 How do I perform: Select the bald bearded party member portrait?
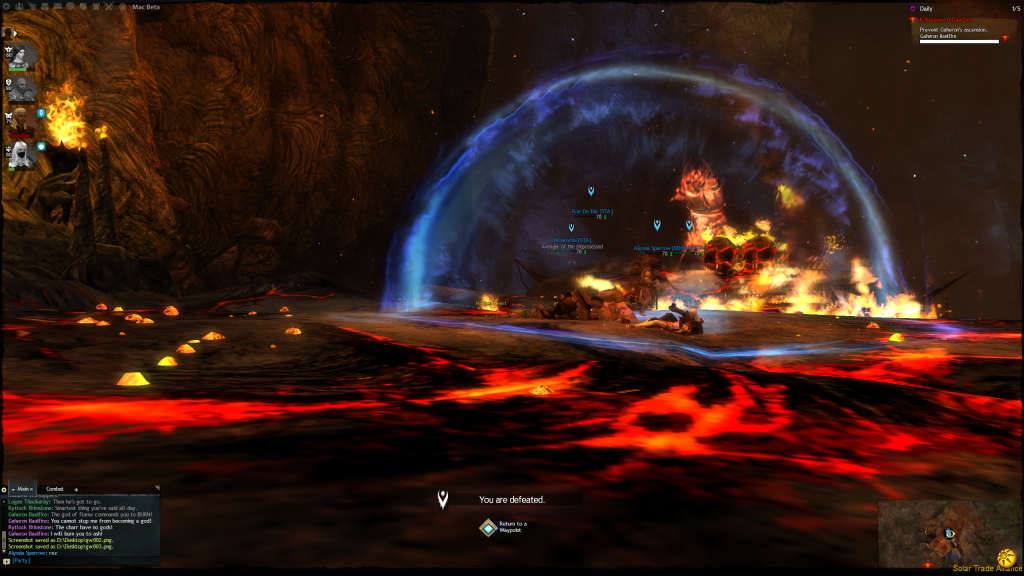[x=24, y=89]
